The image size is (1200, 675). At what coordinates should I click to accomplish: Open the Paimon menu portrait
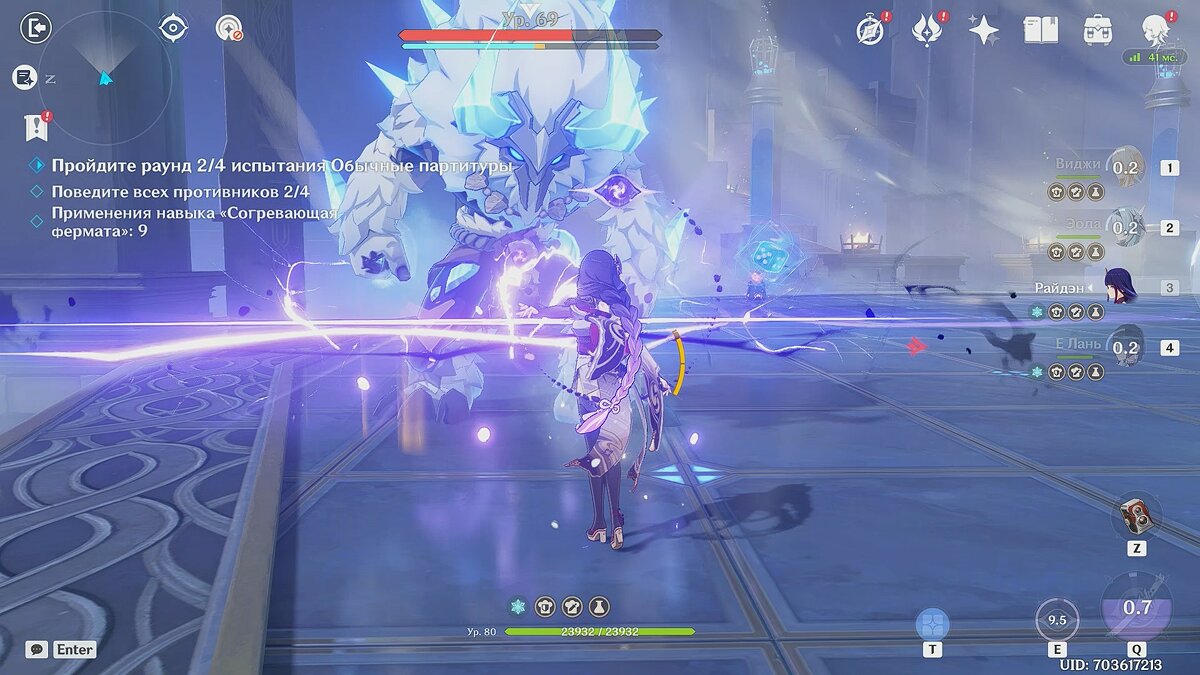pyautogui.click(x=1157, y=30)
